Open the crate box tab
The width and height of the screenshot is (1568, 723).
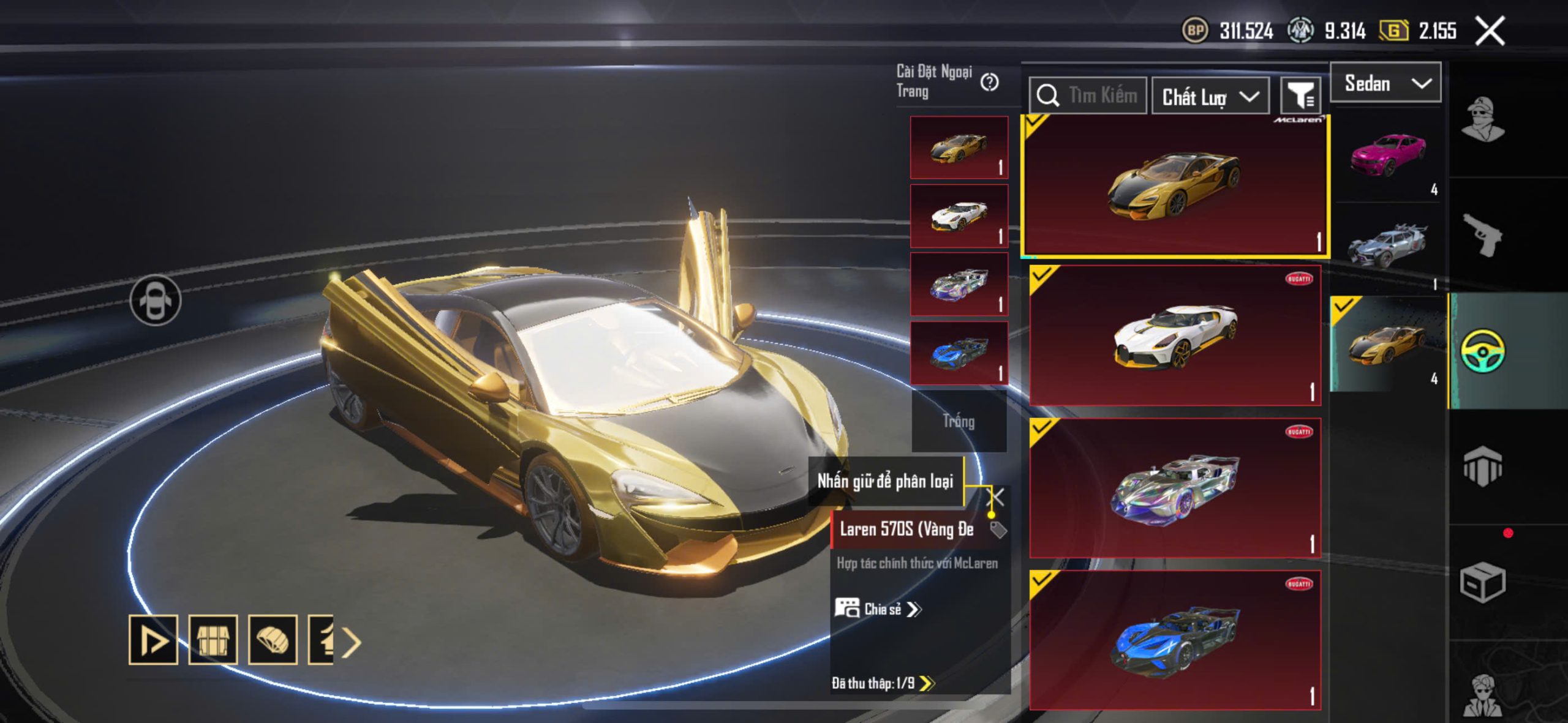[x=1482, y=582]
